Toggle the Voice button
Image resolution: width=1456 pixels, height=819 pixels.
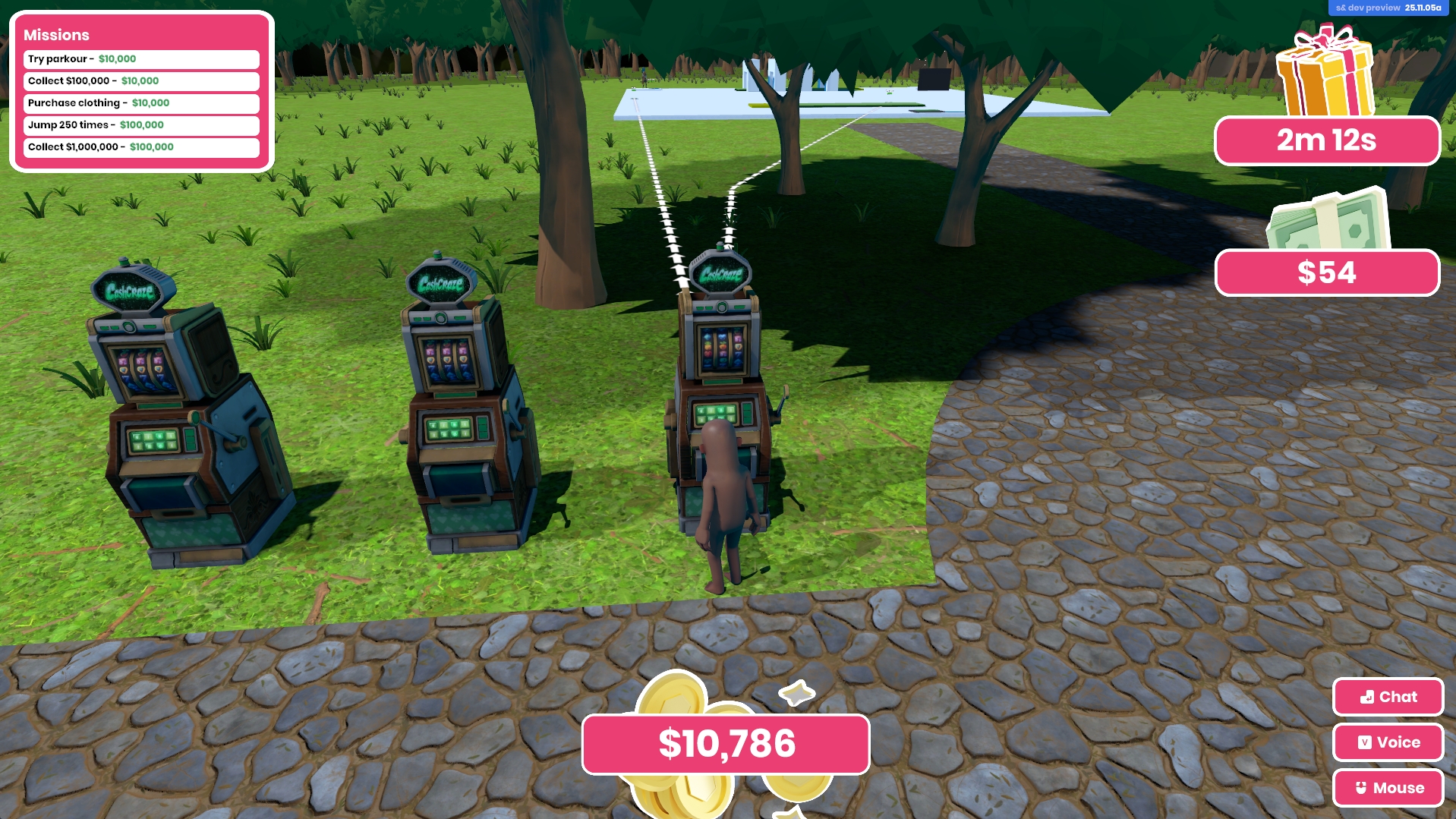coord(1388,742)
